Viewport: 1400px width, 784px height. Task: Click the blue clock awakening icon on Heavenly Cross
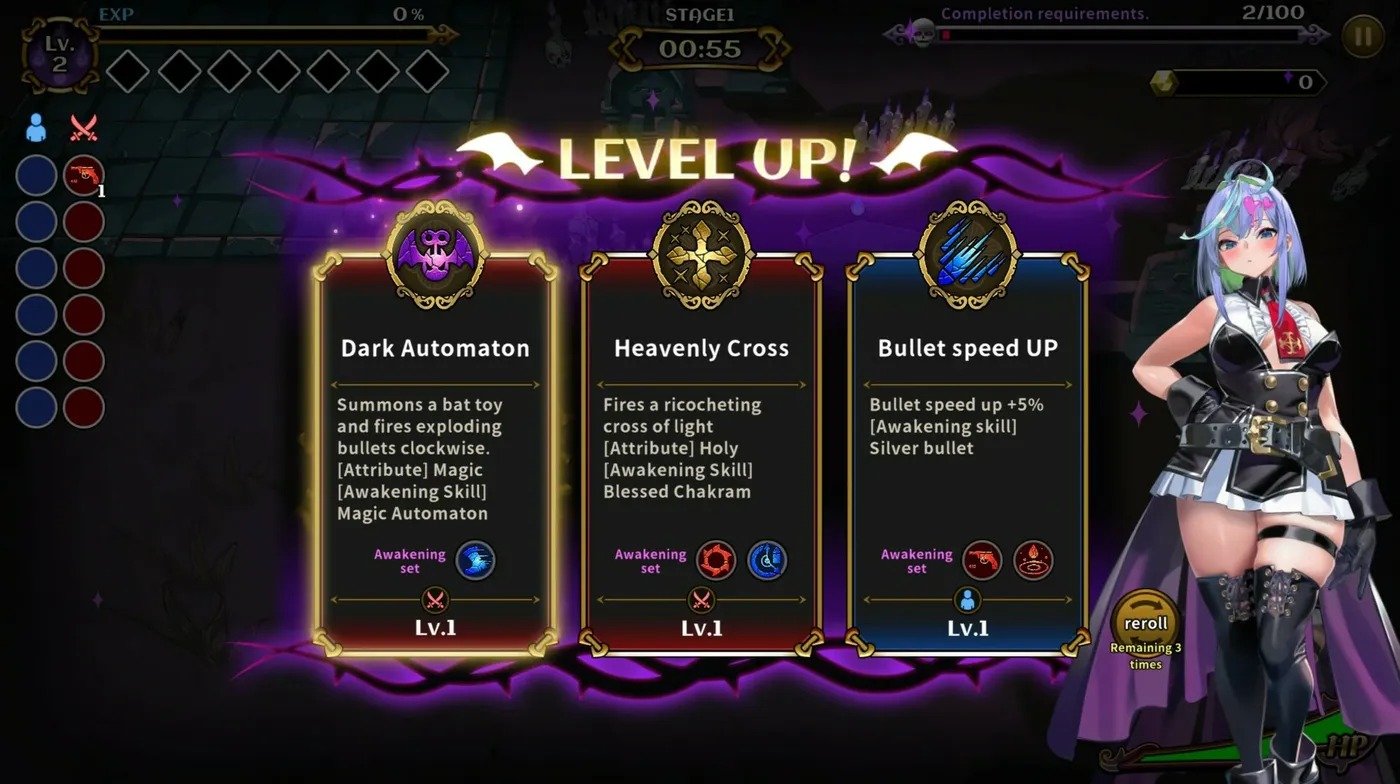click(768, 560)
